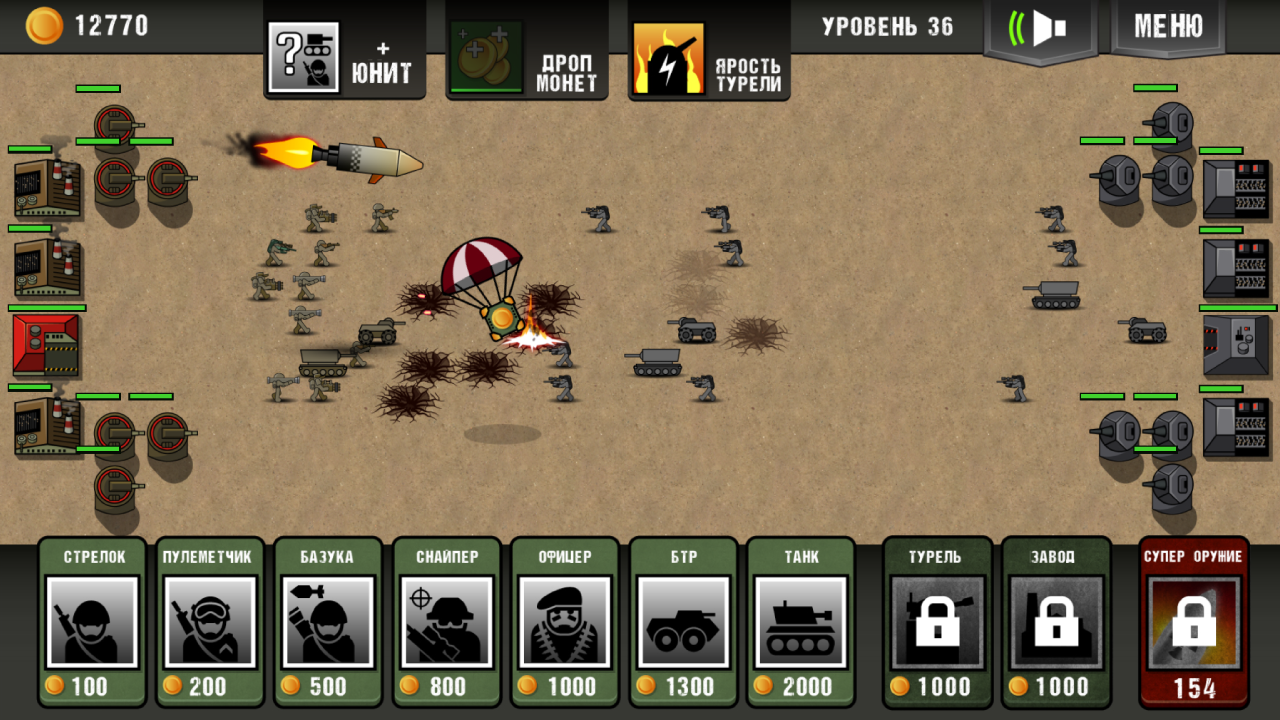Open the Меню
Viewport: 1280px width, 720px height.
coord(1167,27)
